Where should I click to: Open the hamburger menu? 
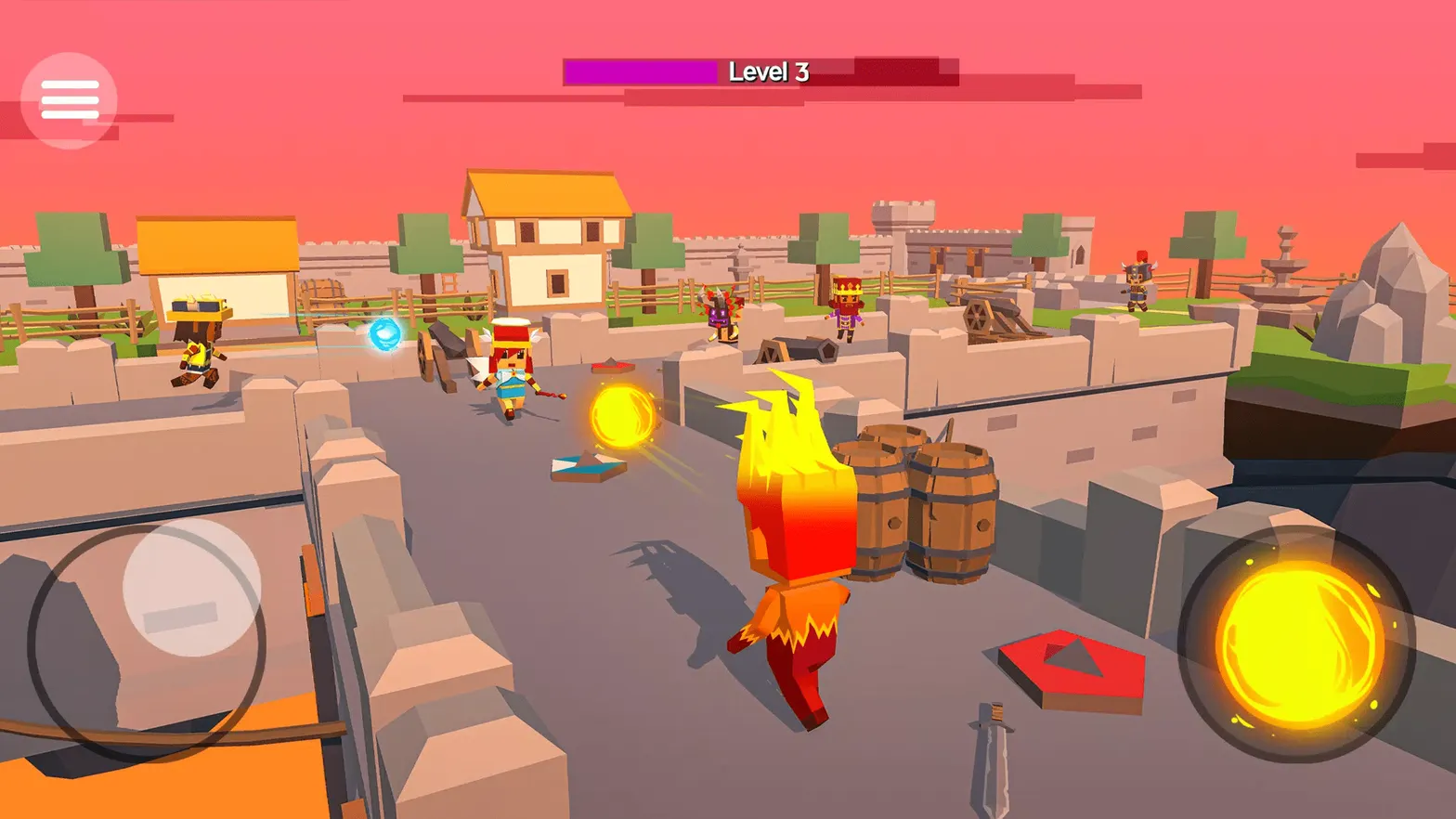(x=70, y=97)
